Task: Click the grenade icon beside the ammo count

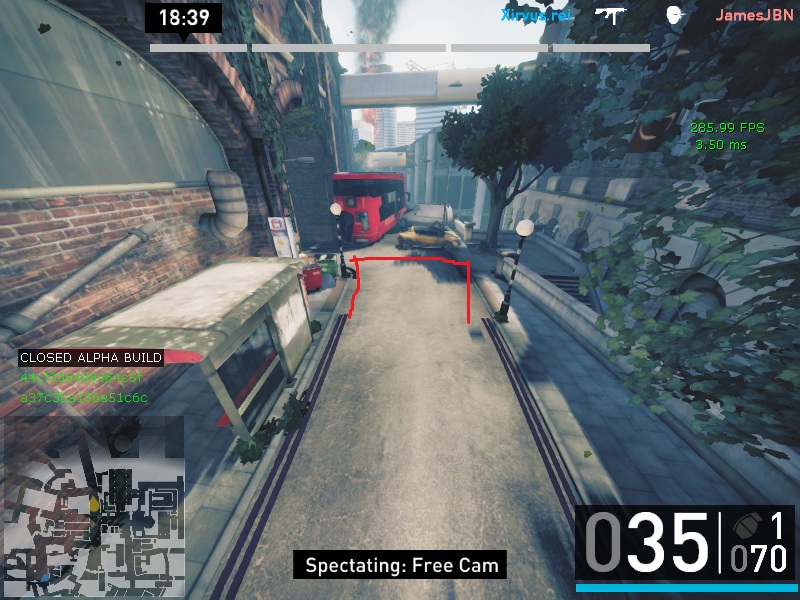Action: 745,526
